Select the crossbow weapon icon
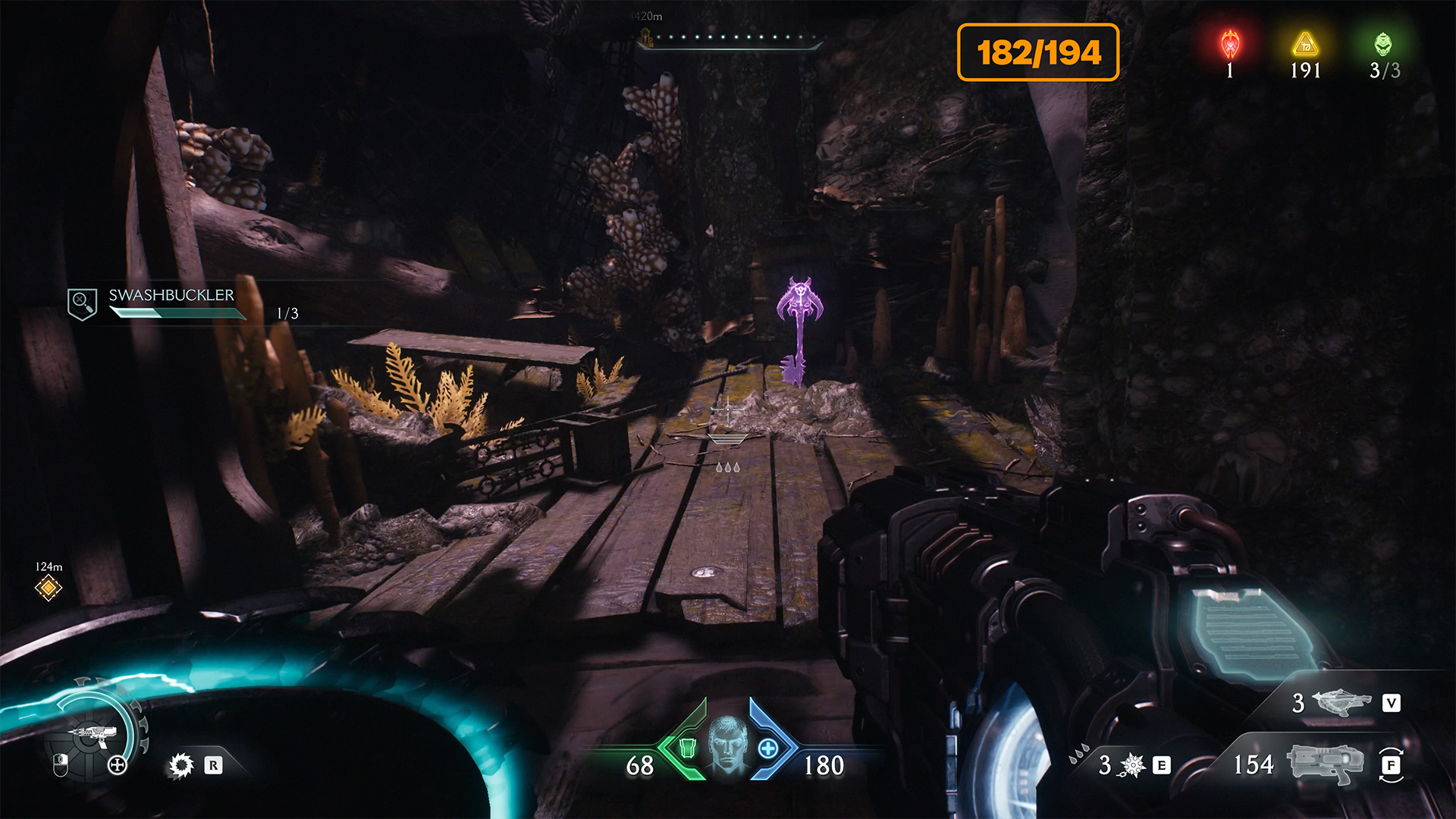This screenshot has width=1456, height=819. pyautogui.click(x=1341, y=702)
